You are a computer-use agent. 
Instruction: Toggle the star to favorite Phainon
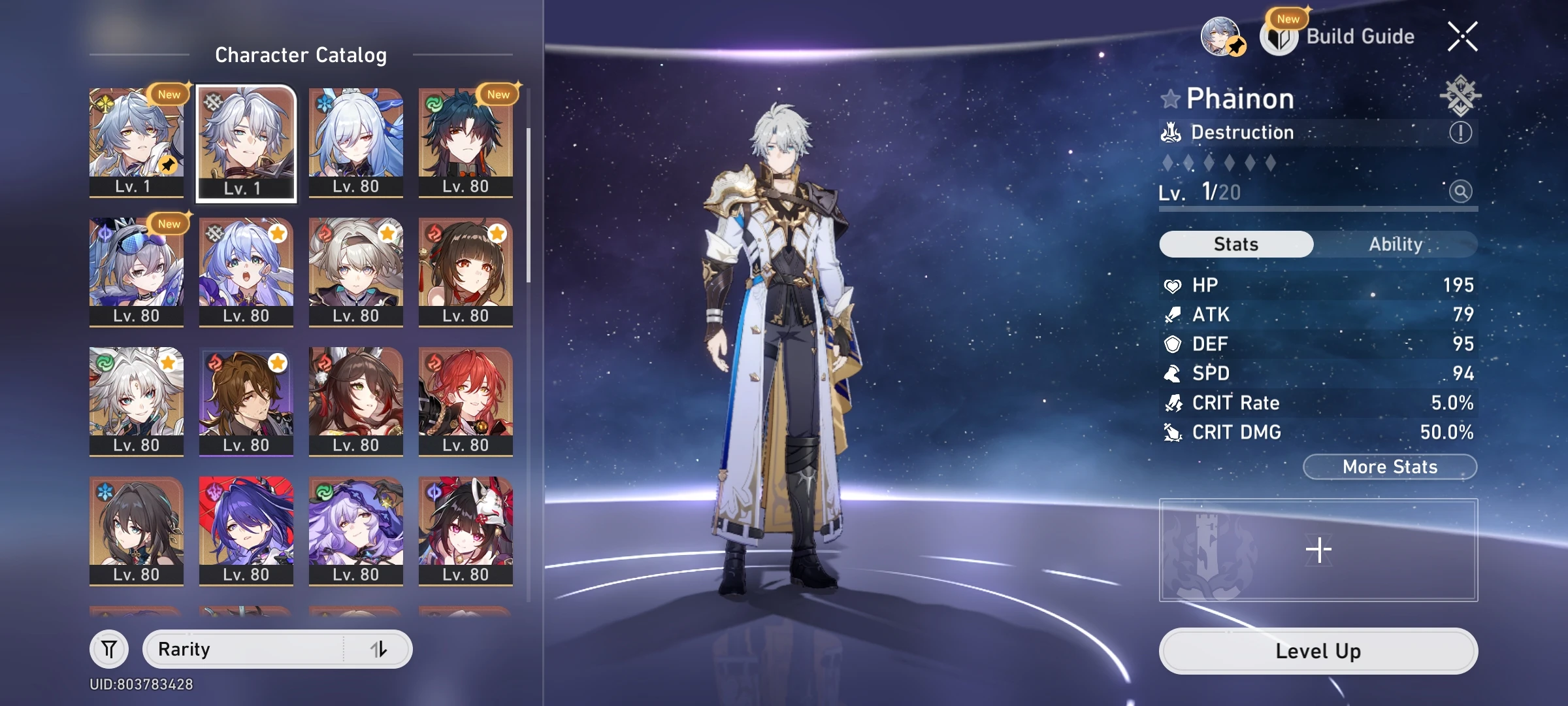tap(1172, 98)
